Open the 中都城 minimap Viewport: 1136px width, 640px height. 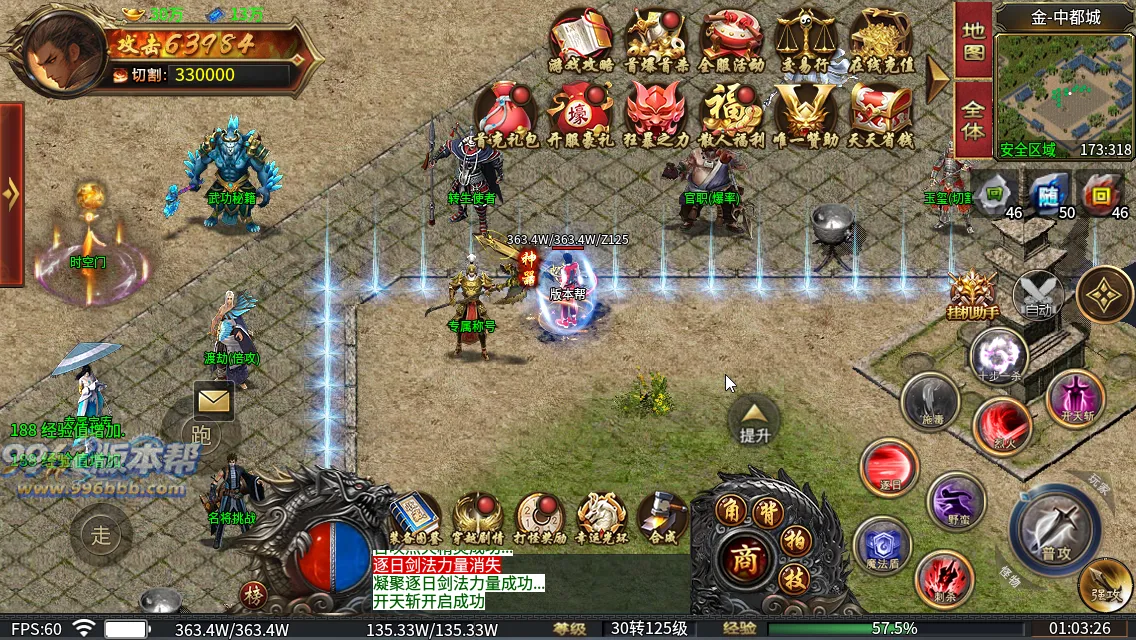pyautogui.click(x=1064, y=90)
